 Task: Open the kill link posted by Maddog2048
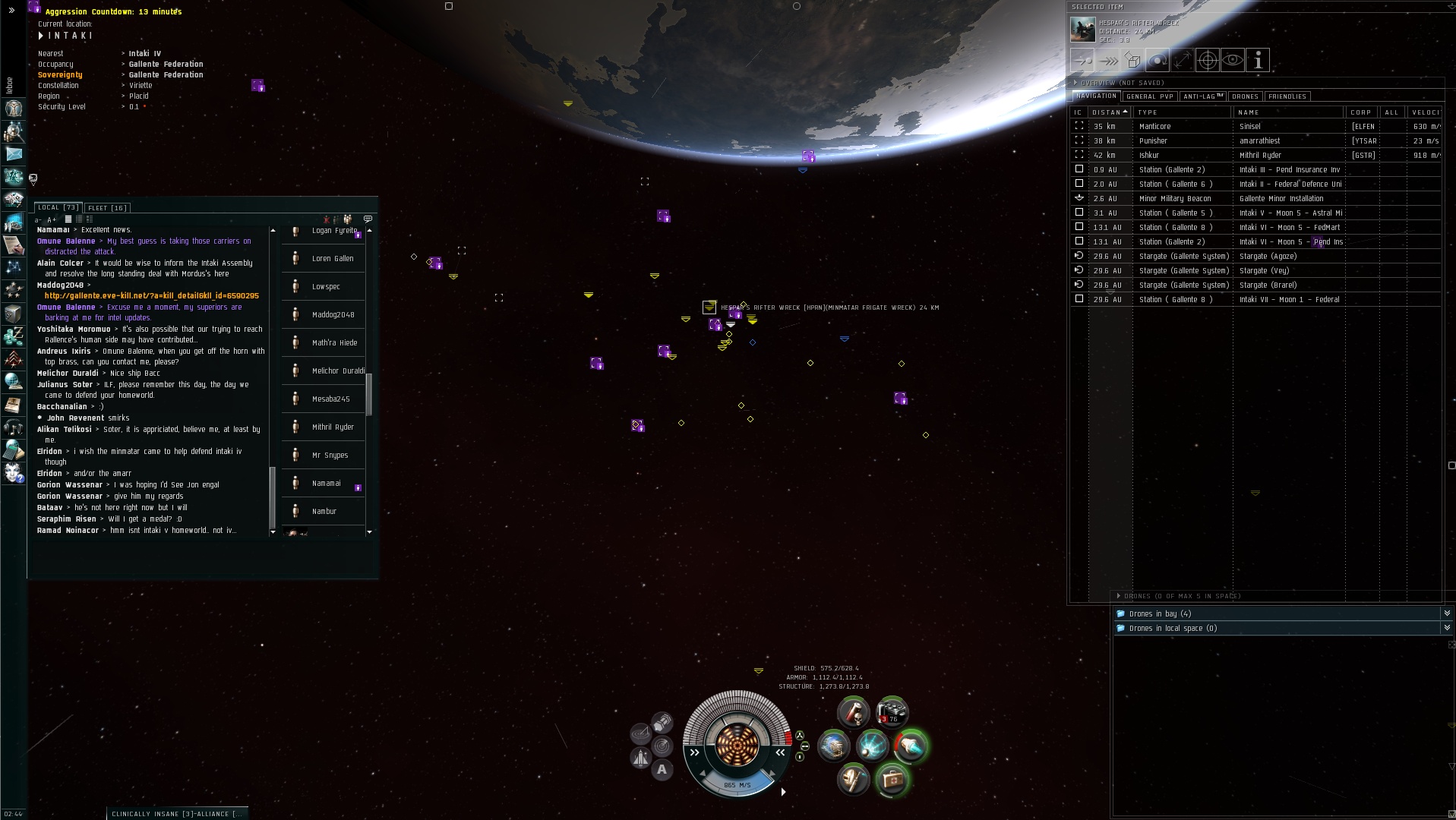tap(151, 296)
